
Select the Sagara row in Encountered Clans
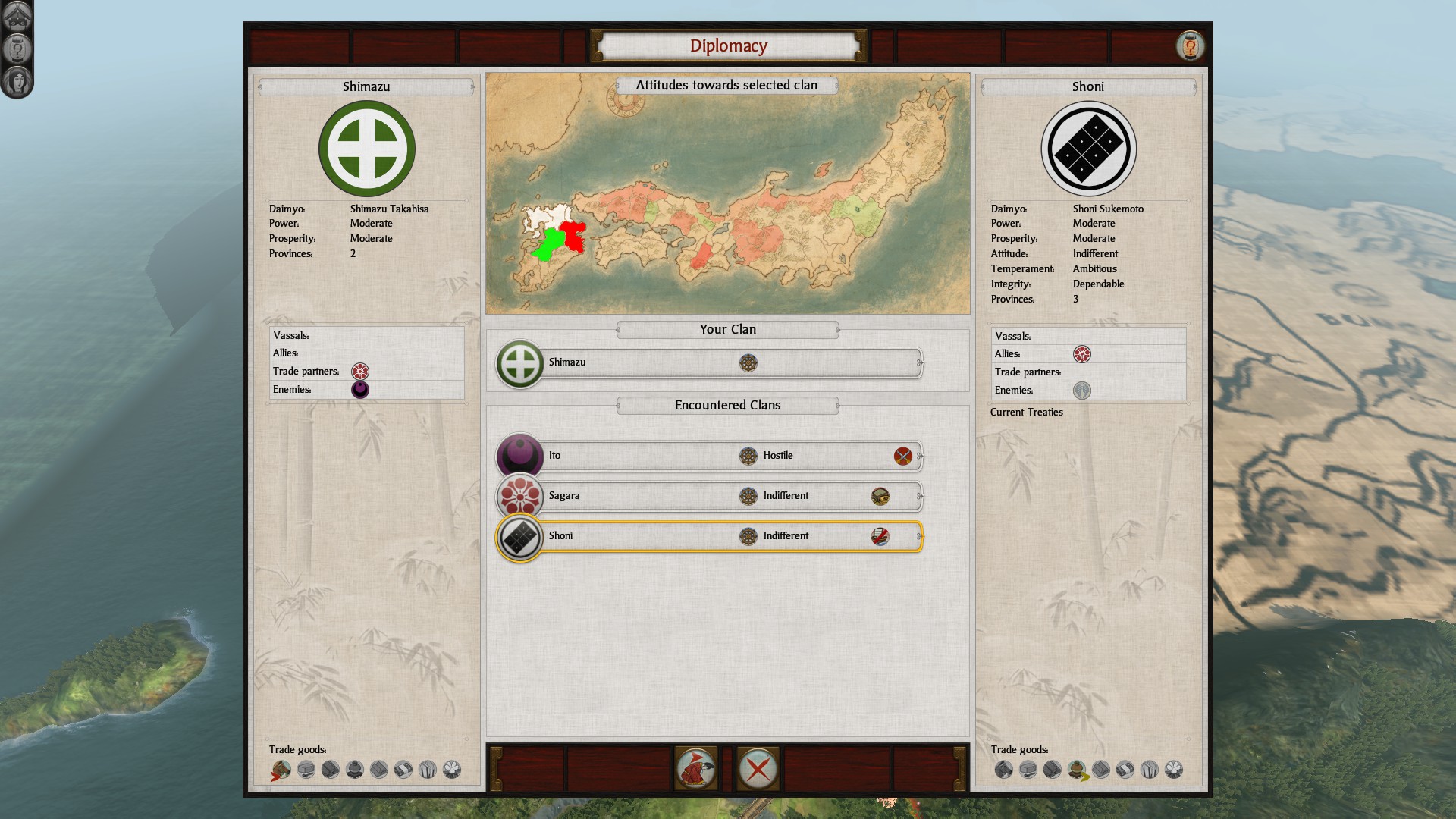pos(713,496)
